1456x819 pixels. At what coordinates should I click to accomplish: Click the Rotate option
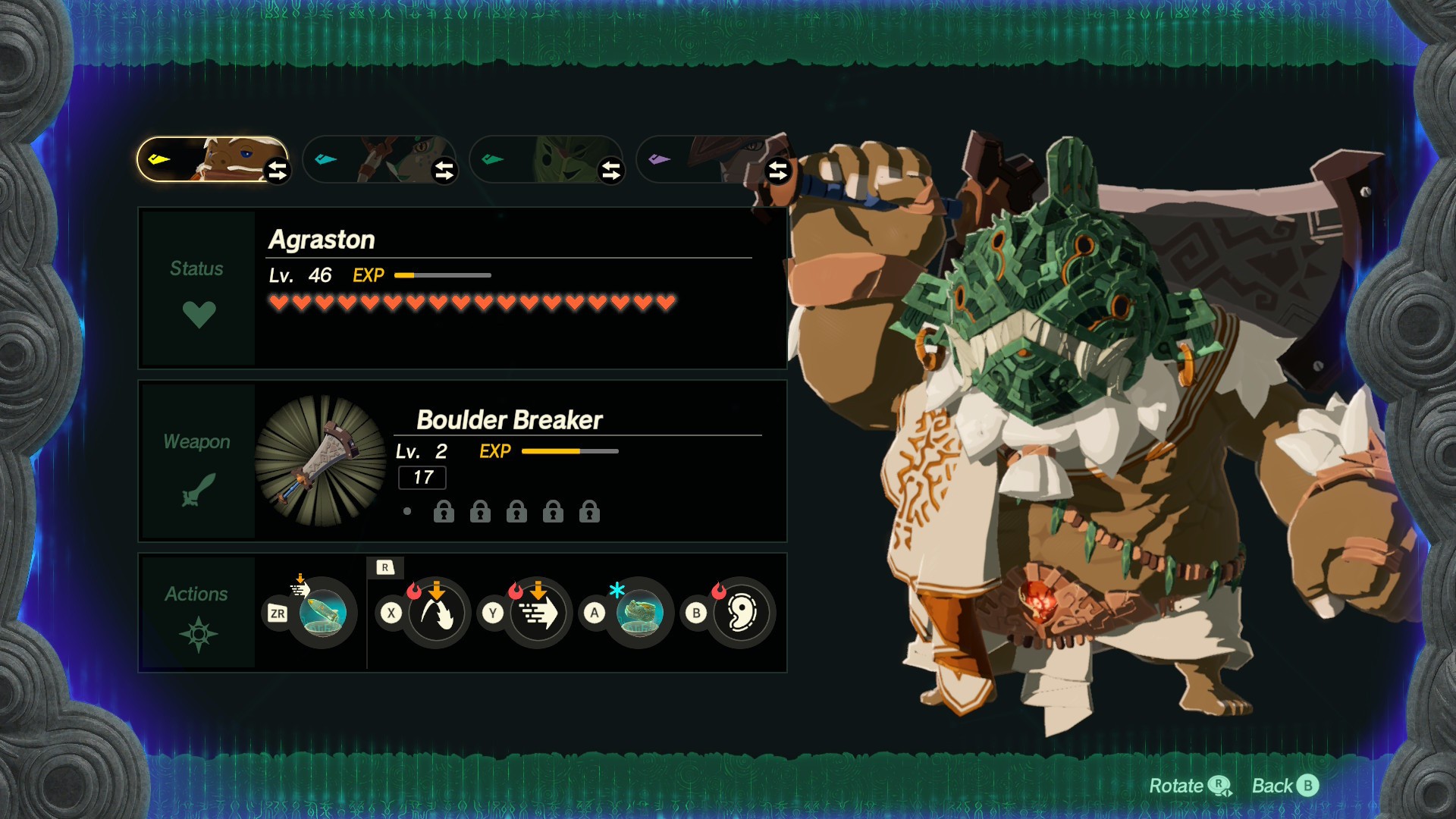coord(1188,786)
